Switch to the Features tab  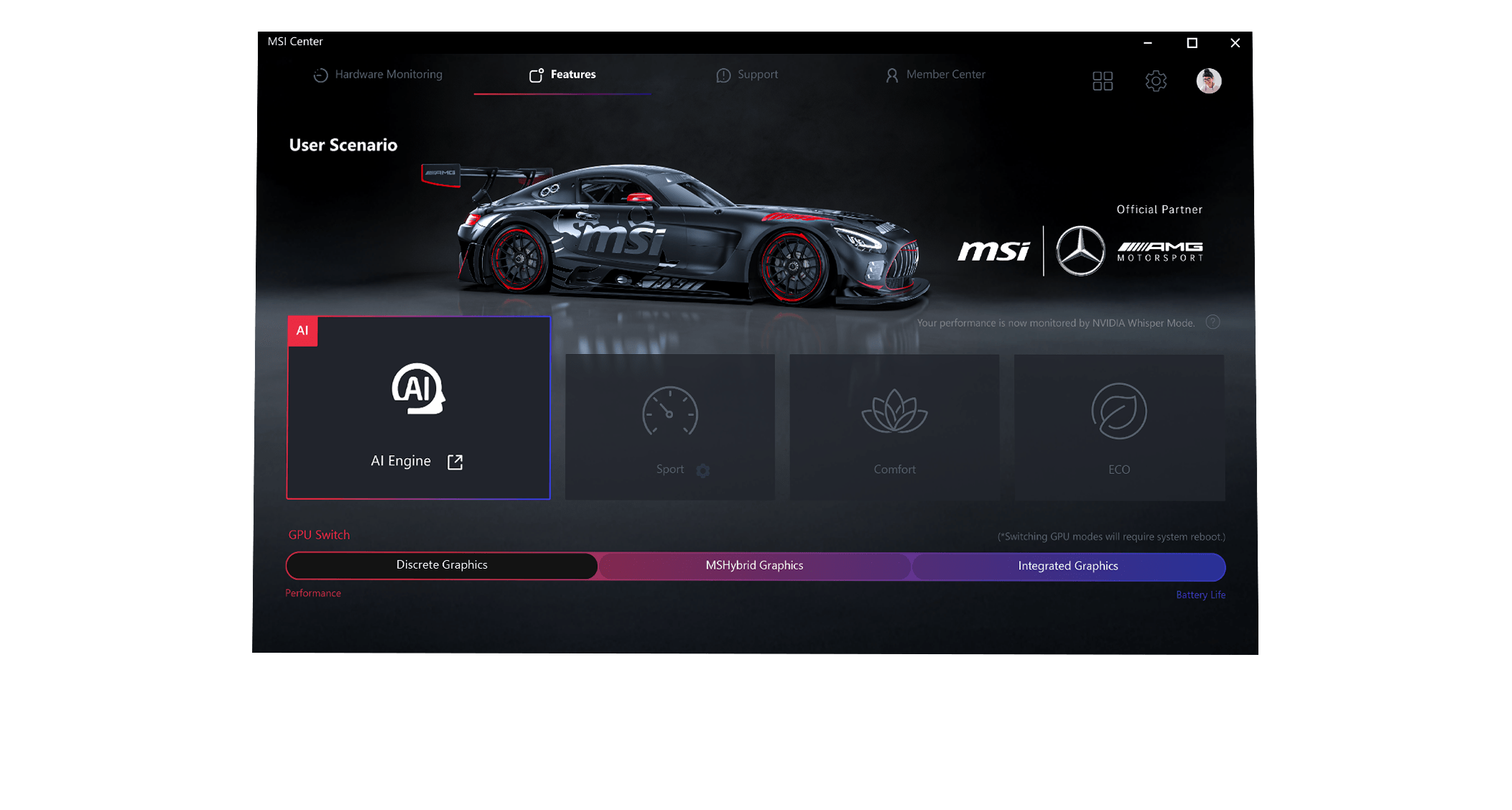point(562,75)
